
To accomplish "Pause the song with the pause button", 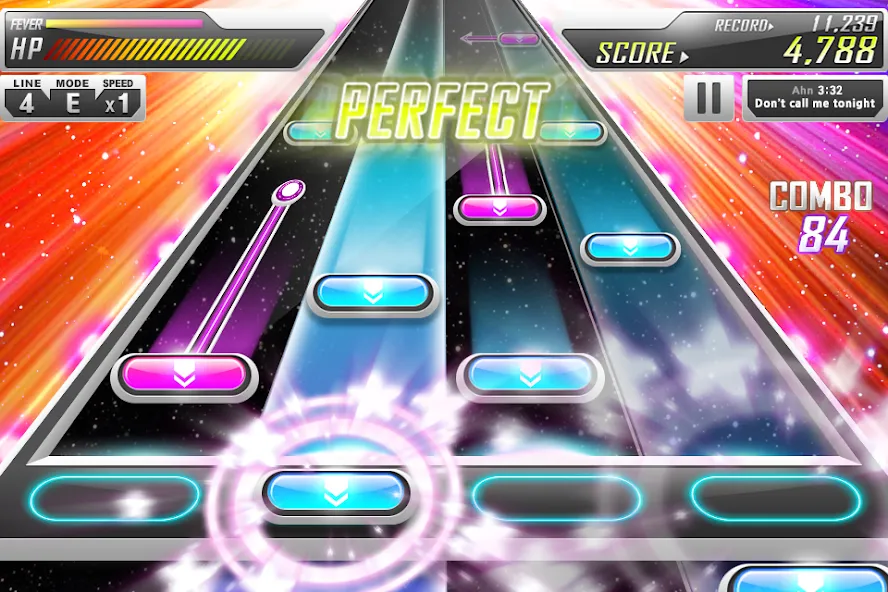I will click(x=709, y=98).
